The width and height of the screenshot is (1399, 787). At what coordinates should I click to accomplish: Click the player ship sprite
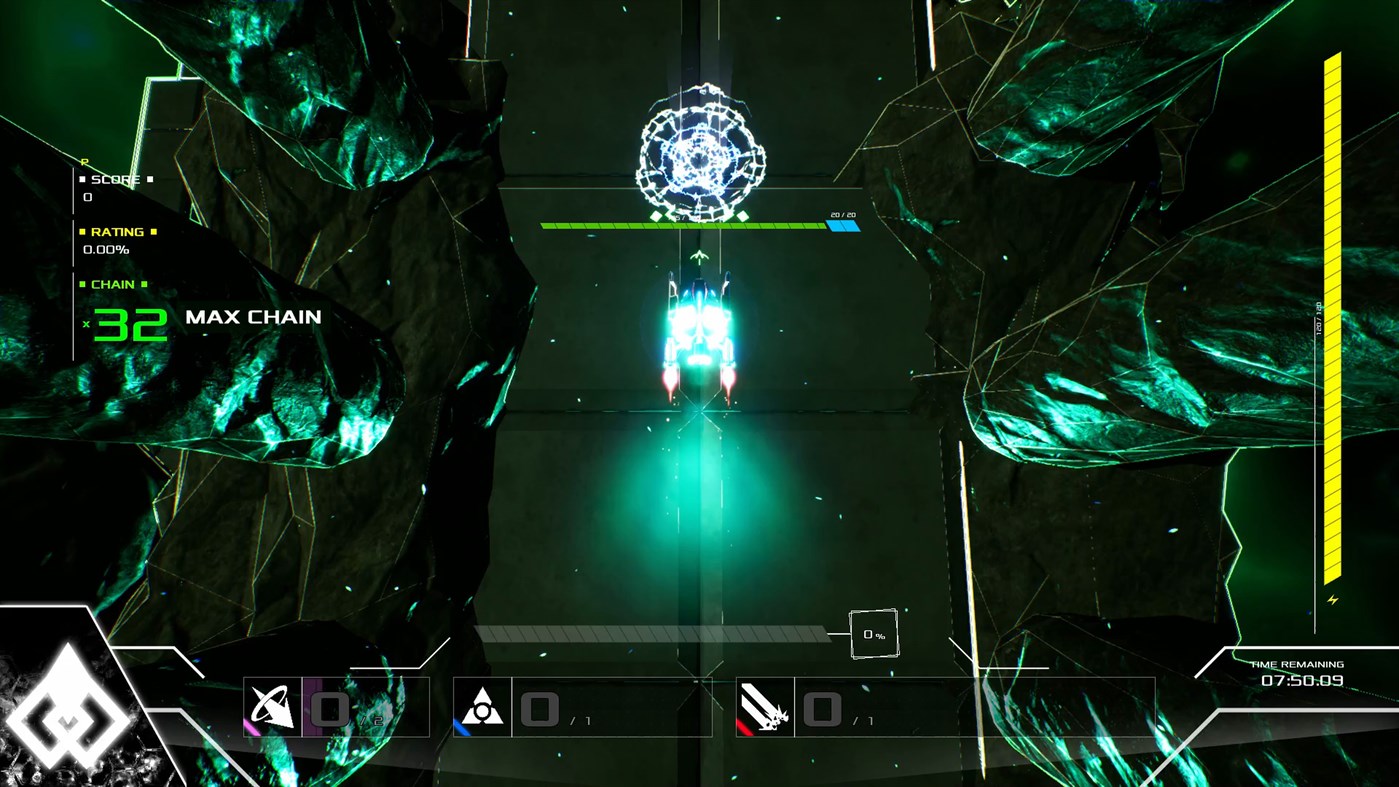[x=700, y=330]
